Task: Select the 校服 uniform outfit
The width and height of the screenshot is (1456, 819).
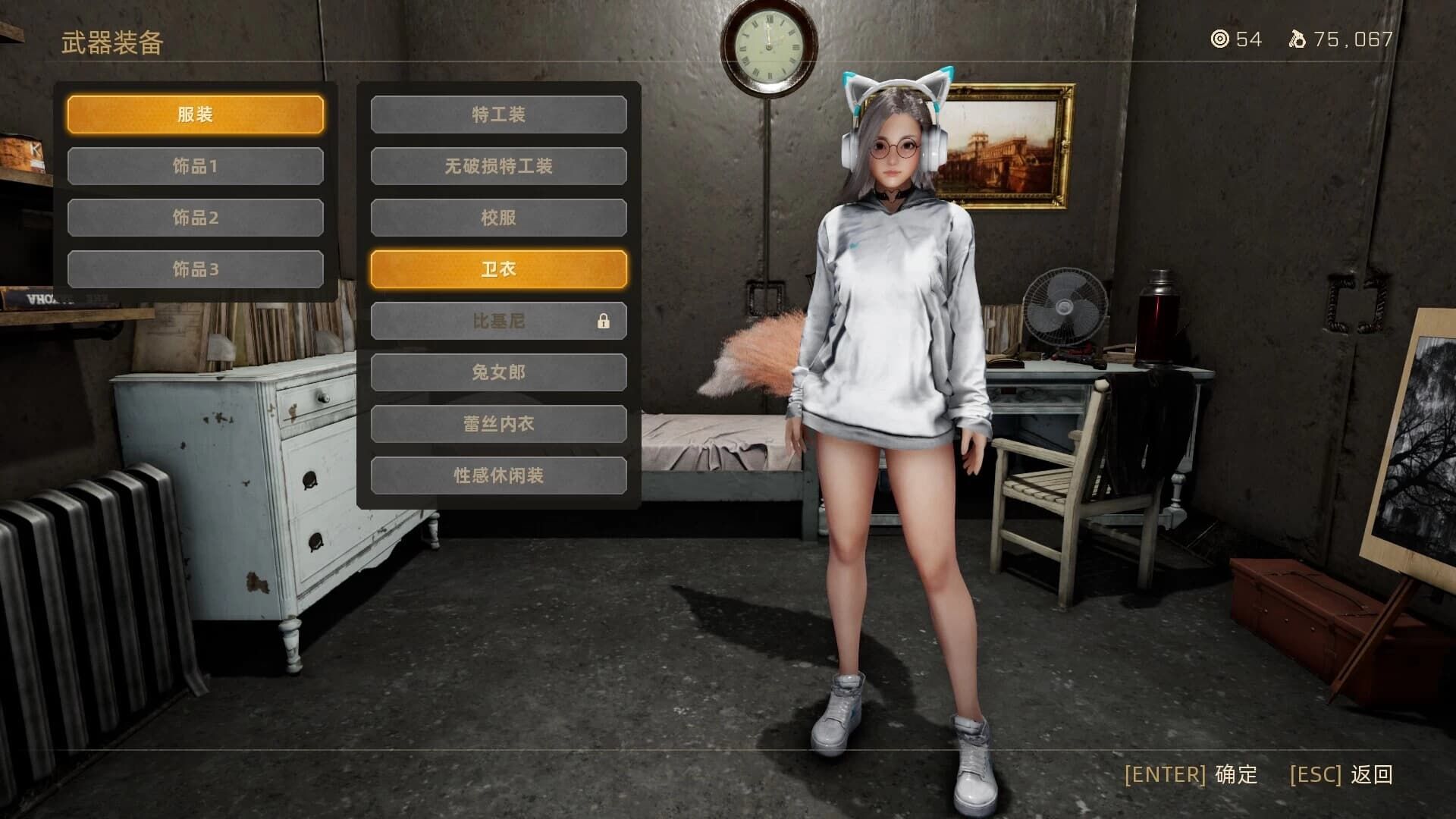Action: coord(497,217)
